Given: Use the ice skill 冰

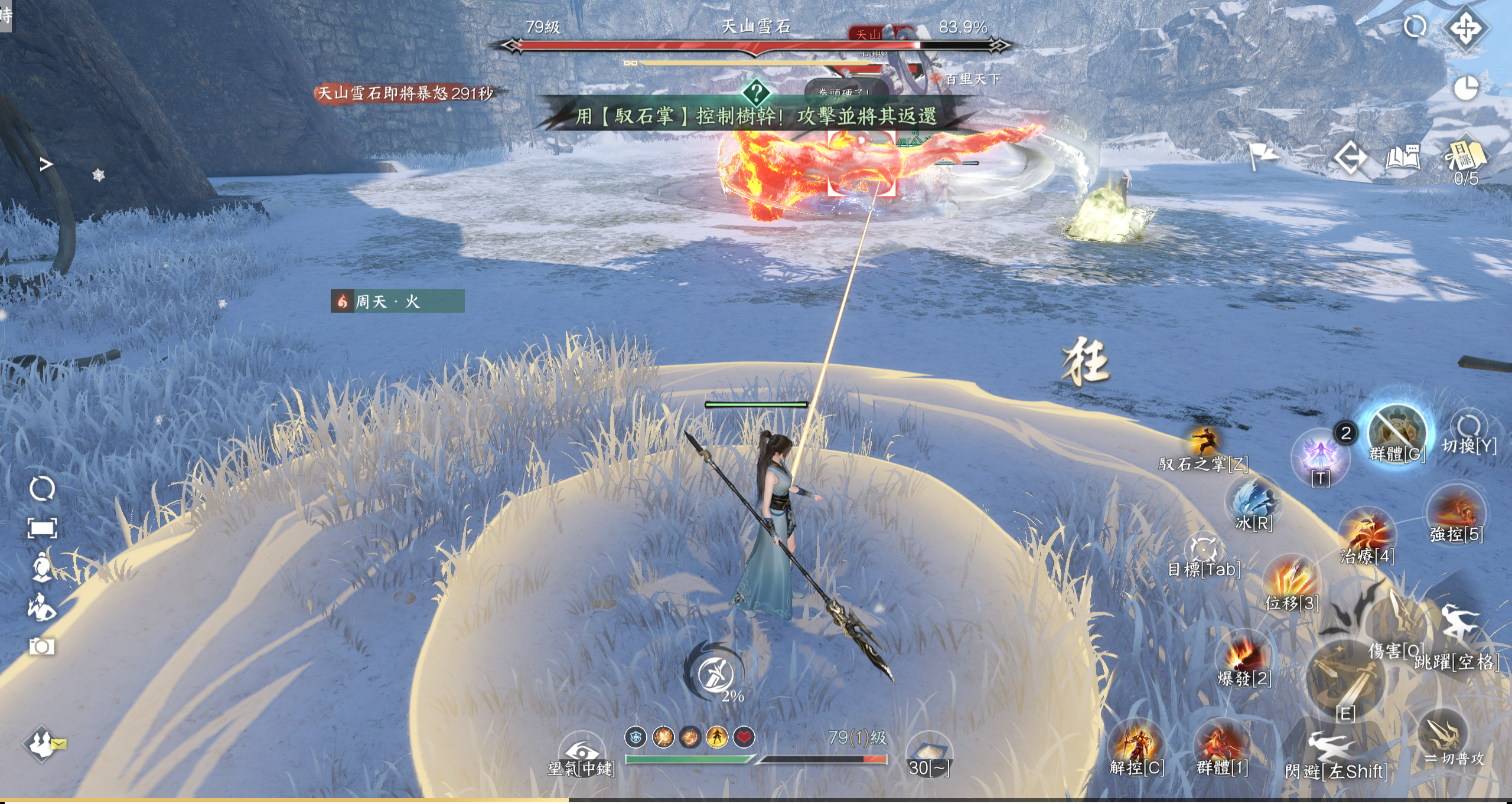Looking at the screenshot, I should pyautogui.click(x=1253, y=502).
